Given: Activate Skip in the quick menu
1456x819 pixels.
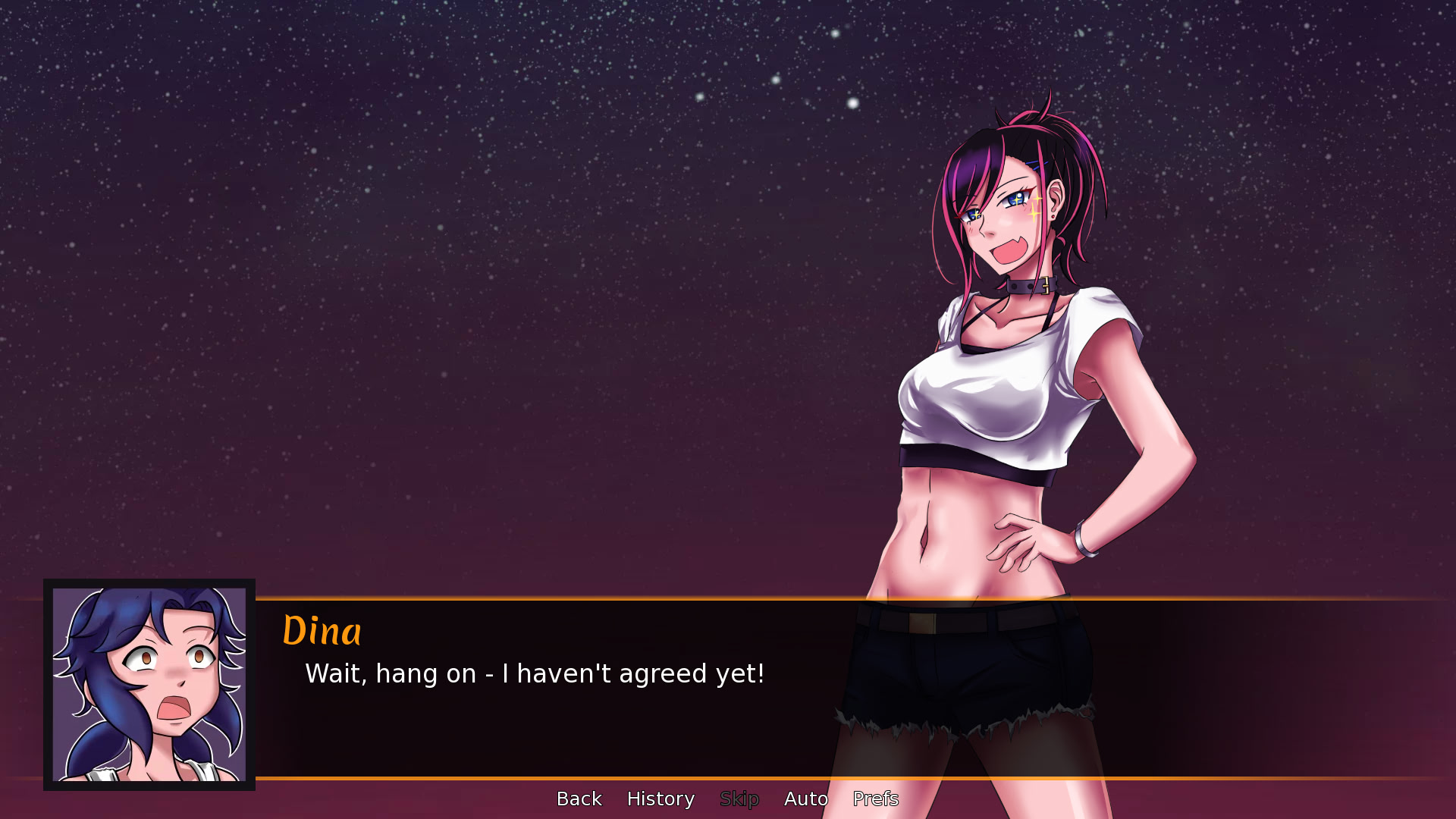Looking at the screenshot, I should 739,799.
